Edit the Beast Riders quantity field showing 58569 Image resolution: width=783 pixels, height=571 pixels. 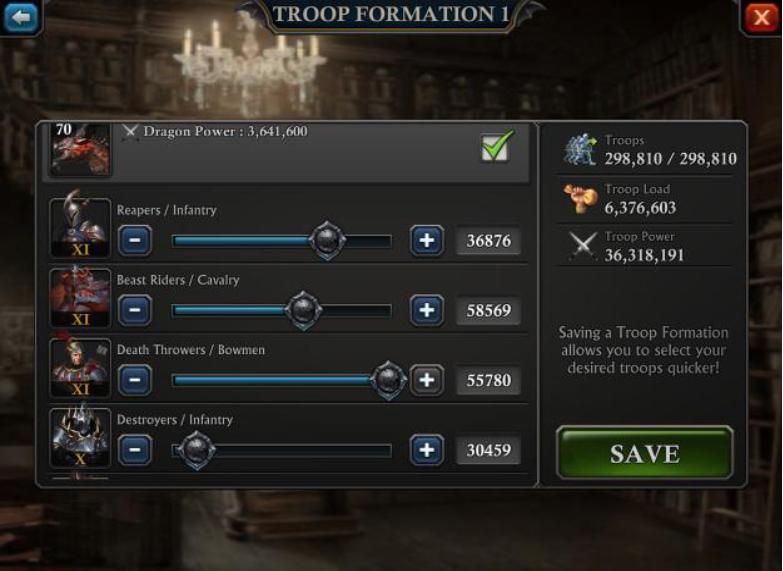[489, 311]
